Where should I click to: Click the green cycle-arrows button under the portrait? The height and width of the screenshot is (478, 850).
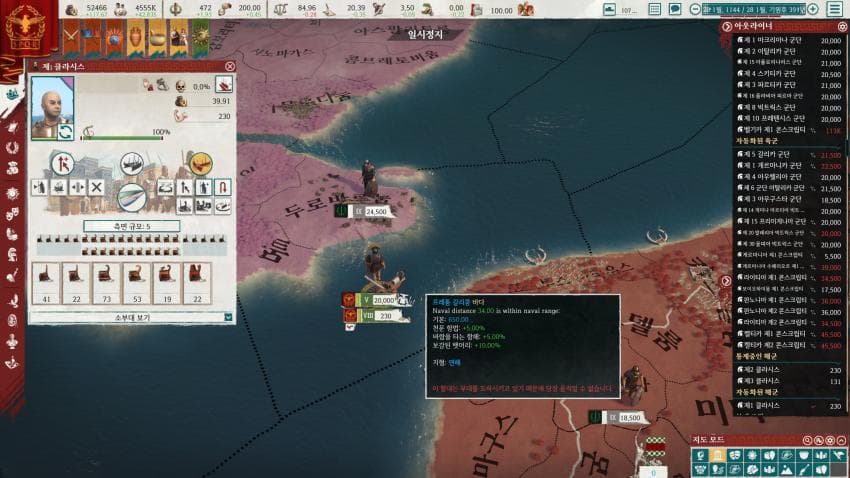66,131
